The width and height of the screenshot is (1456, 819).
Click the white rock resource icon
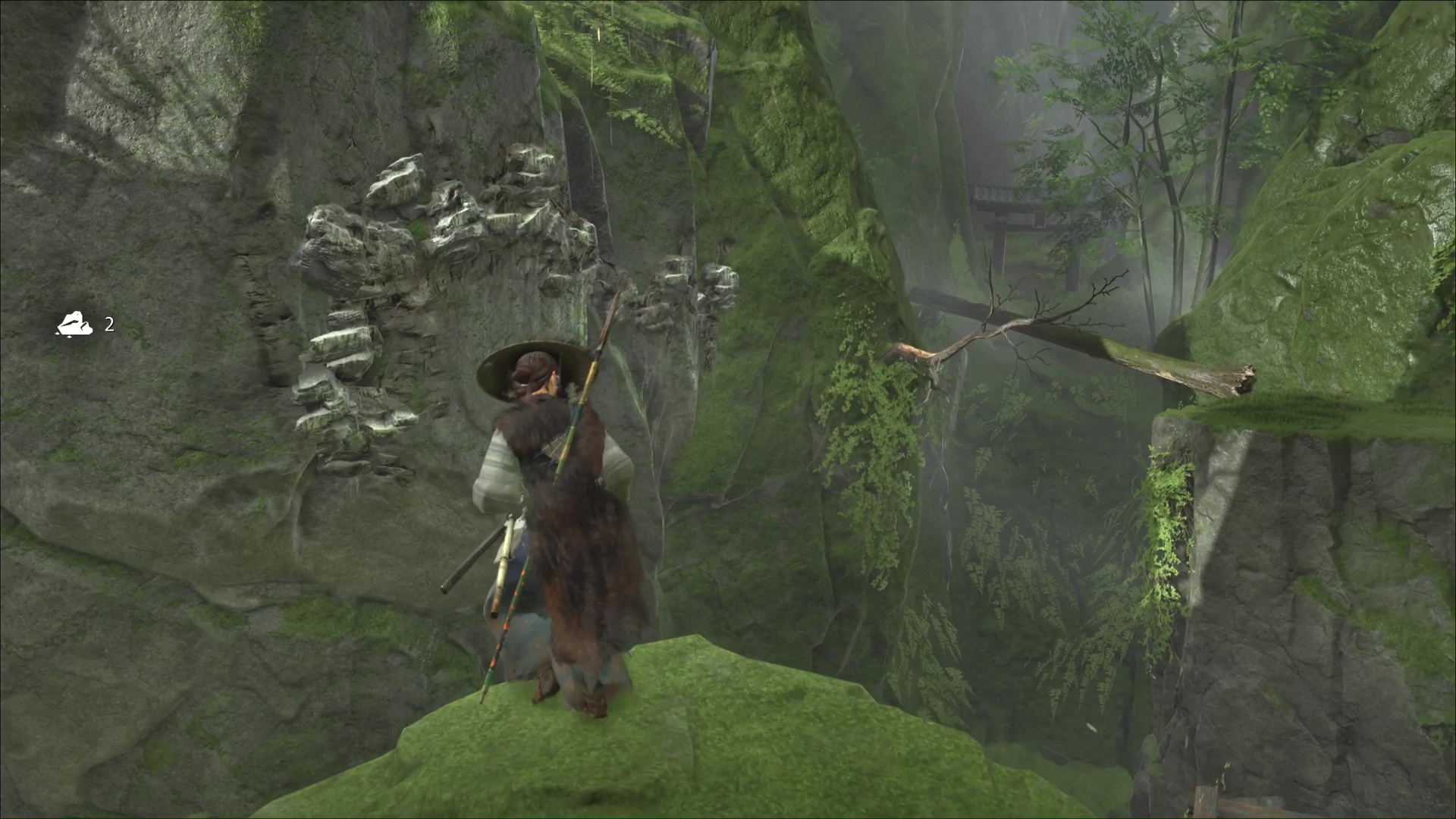[74, 325]
